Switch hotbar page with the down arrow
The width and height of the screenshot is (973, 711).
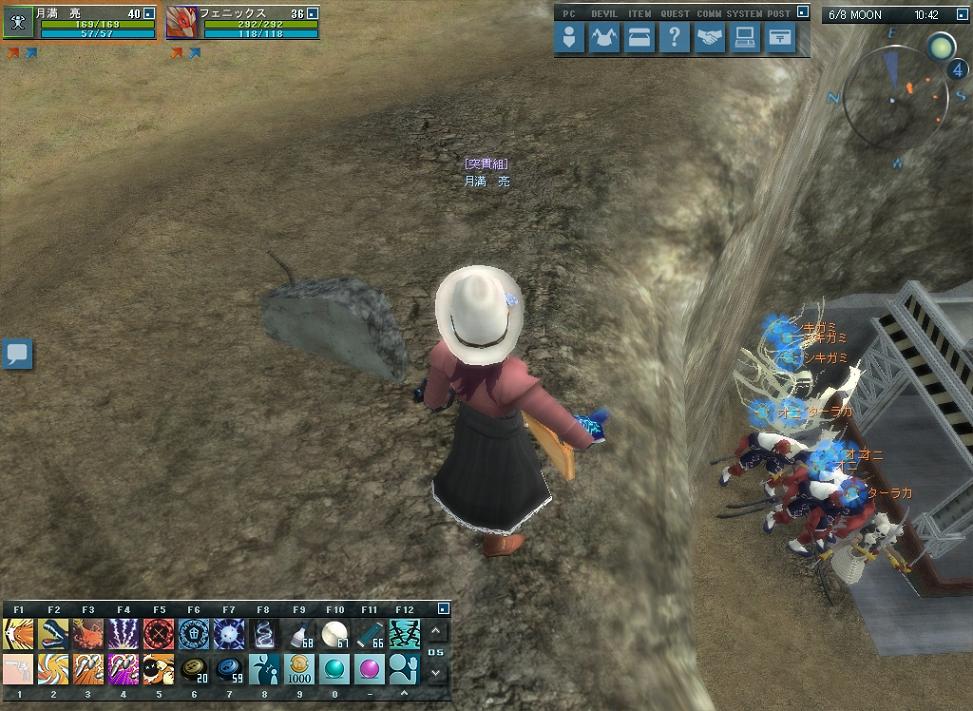[x=436, y=673]
